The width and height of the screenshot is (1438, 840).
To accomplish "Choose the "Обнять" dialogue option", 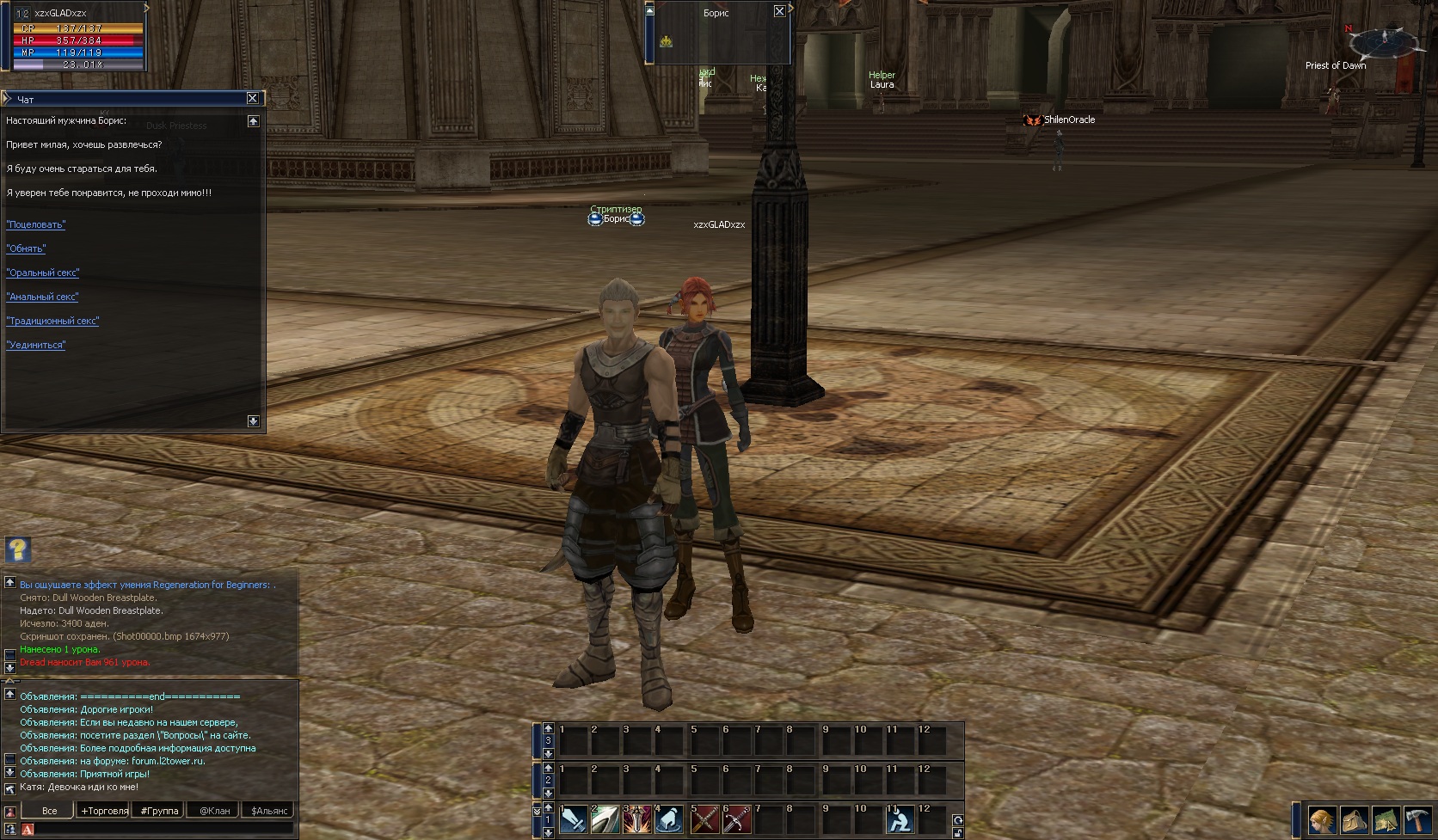I will point(26,248).
